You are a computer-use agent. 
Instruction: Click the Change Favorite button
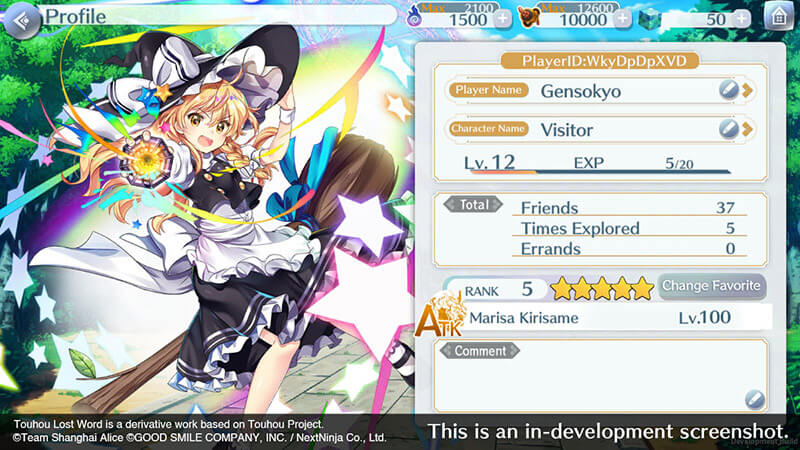pyautogui.click(x=711, y=286)
